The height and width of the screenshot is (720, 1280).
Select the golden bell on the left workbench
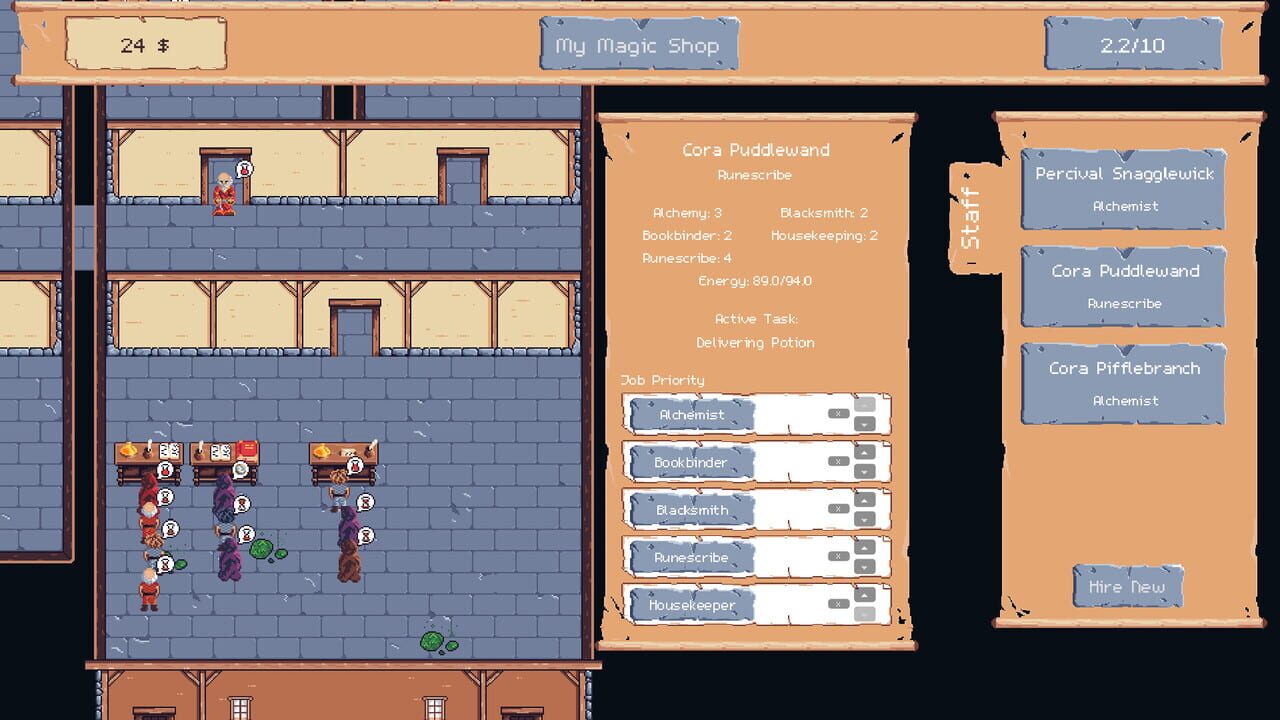[127, 450]
